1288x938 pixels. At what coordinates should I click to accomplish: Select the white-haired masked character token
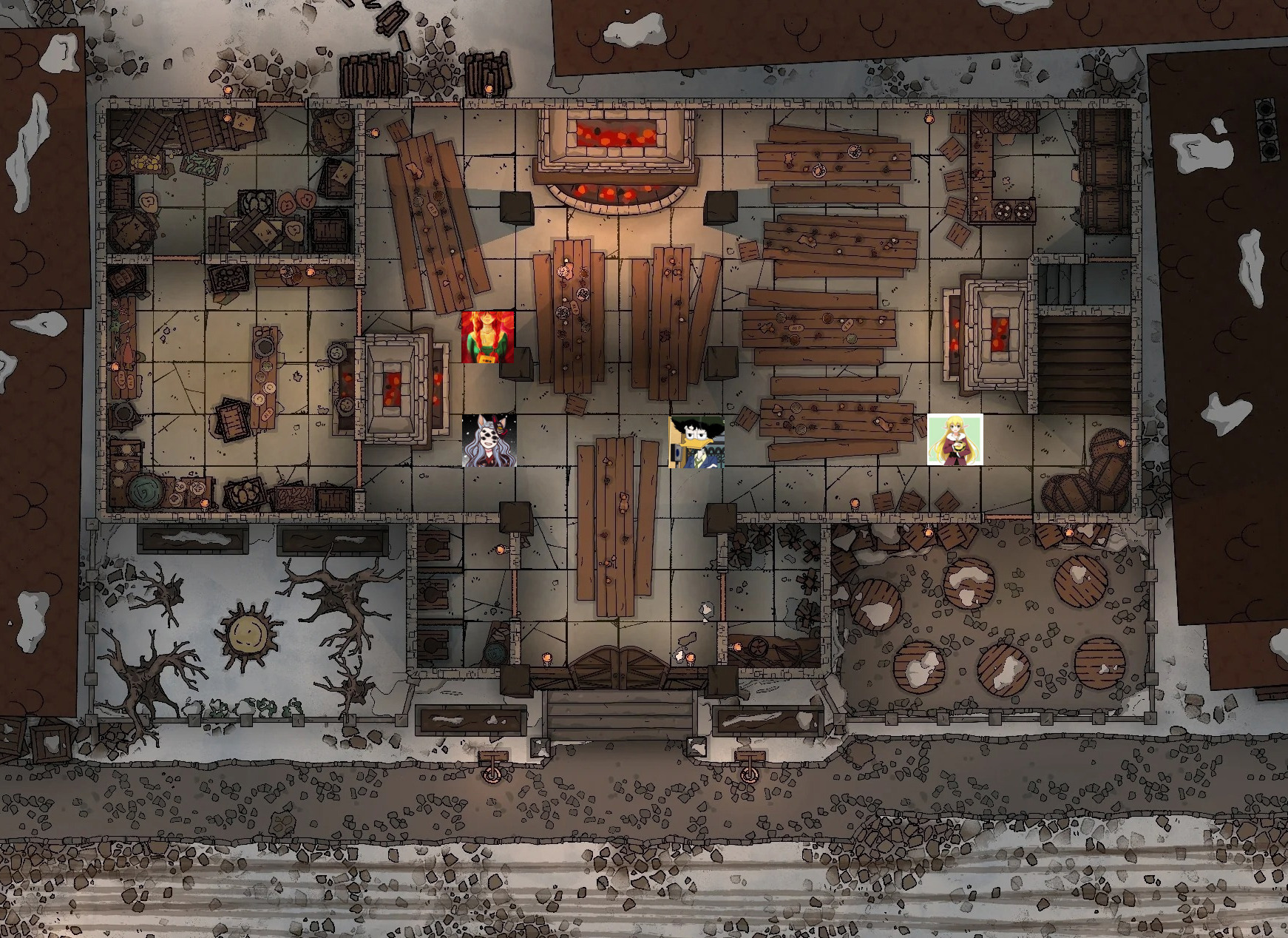click(489, 441)
